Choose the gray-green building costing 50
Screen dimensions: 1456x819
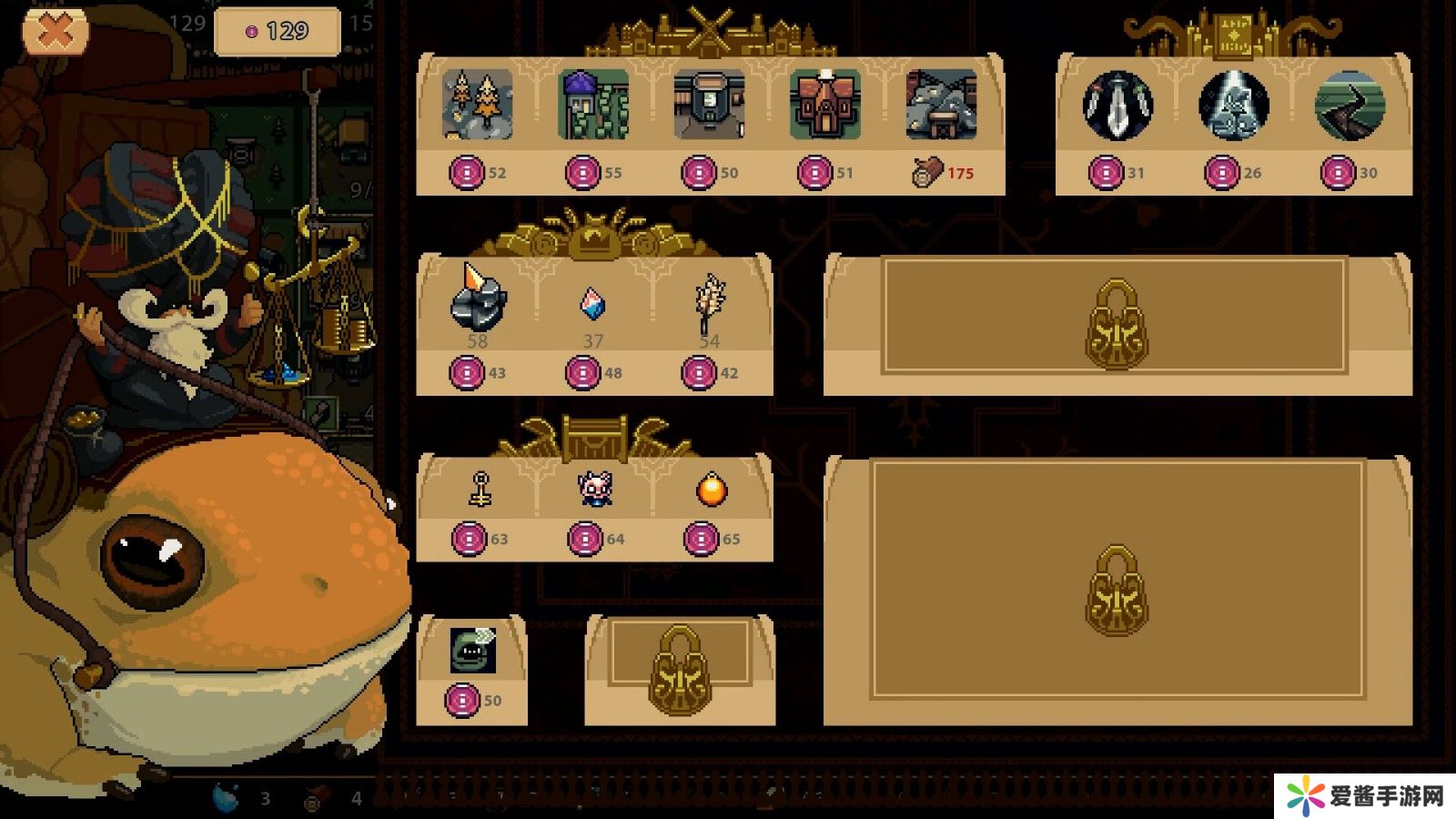point(709,105)
